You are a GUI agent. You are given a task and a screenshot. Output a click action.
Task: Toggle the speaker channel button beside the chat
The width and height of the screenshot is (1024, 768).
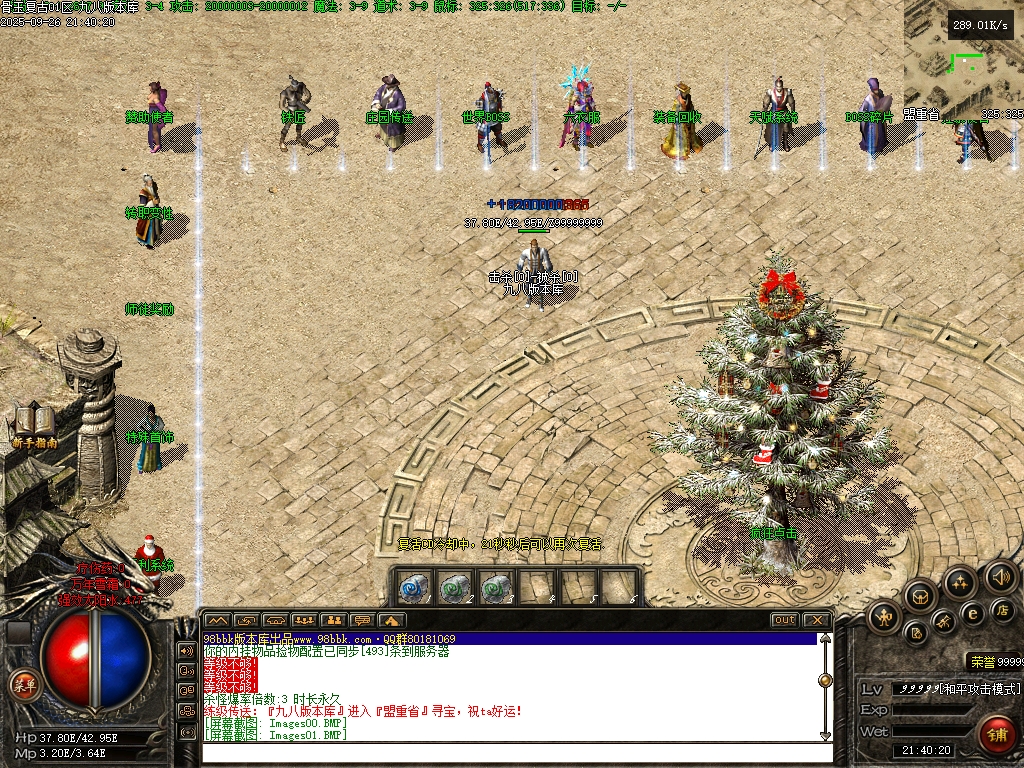(186, 650)
